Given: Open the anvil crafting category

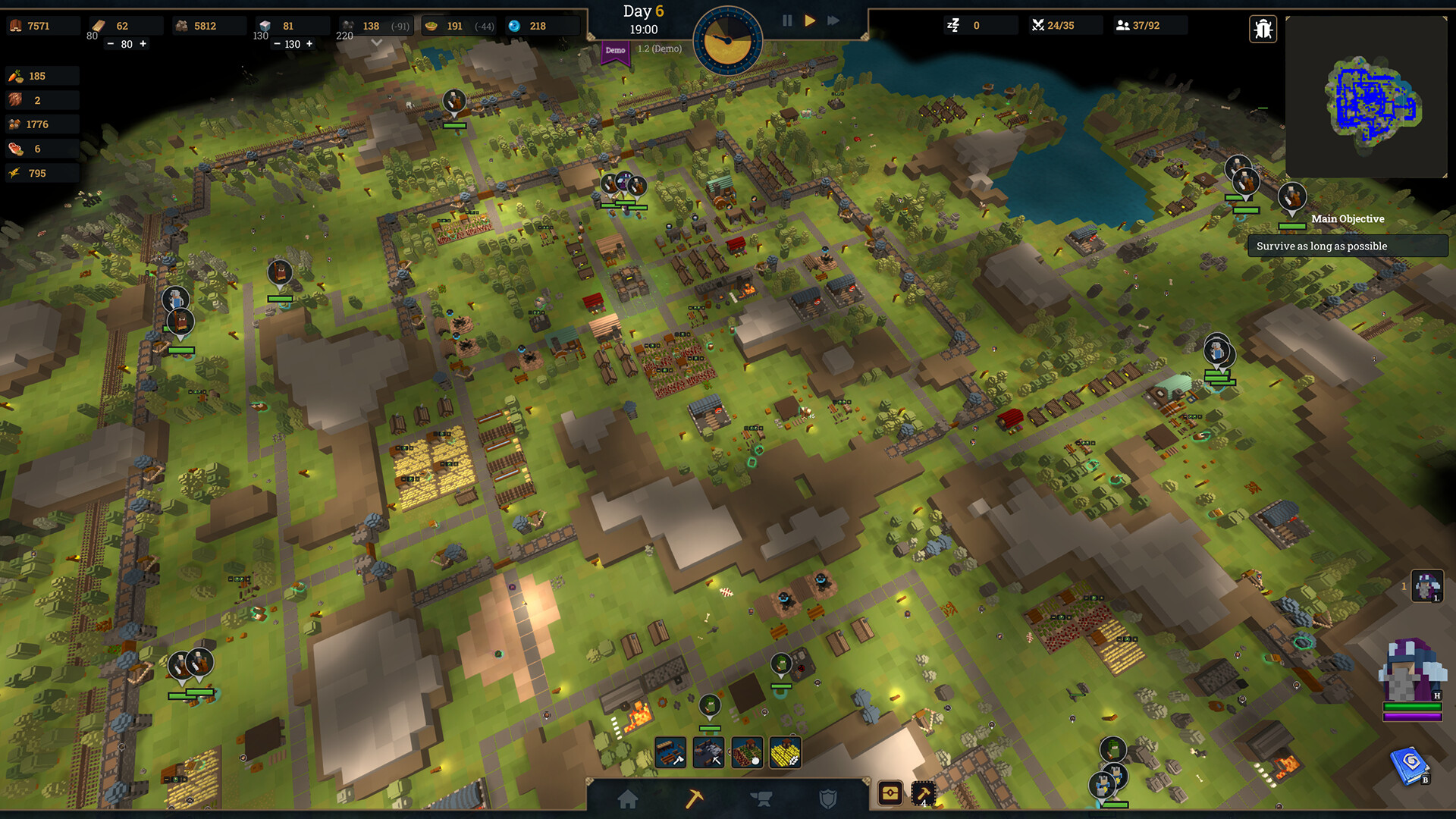Looking at the screenshot, I should point(761,798).
